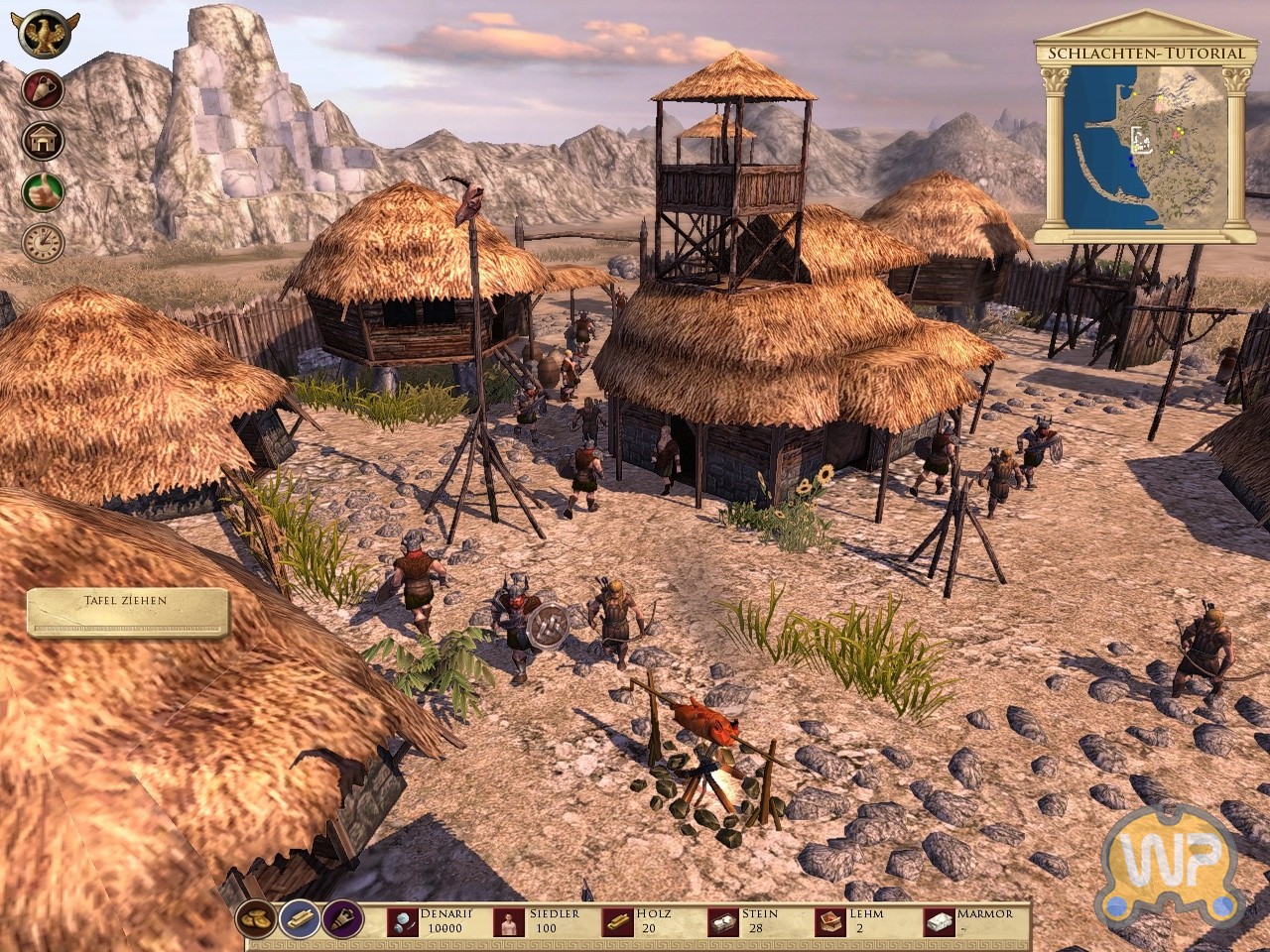This screenshot has width=1270, height=952.
Task: Click the Lehm clay resource icon
Action: [x=830, y=922]
